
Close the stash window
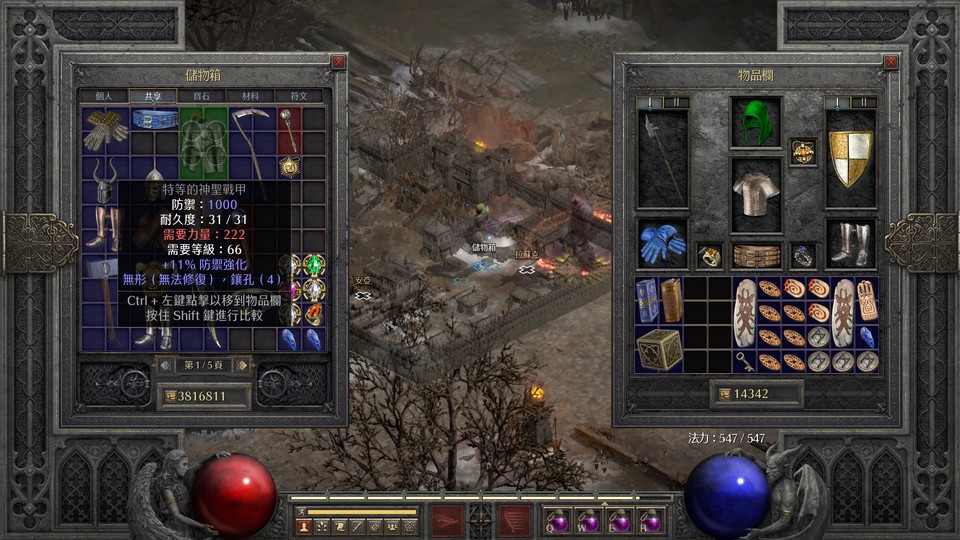338,62
